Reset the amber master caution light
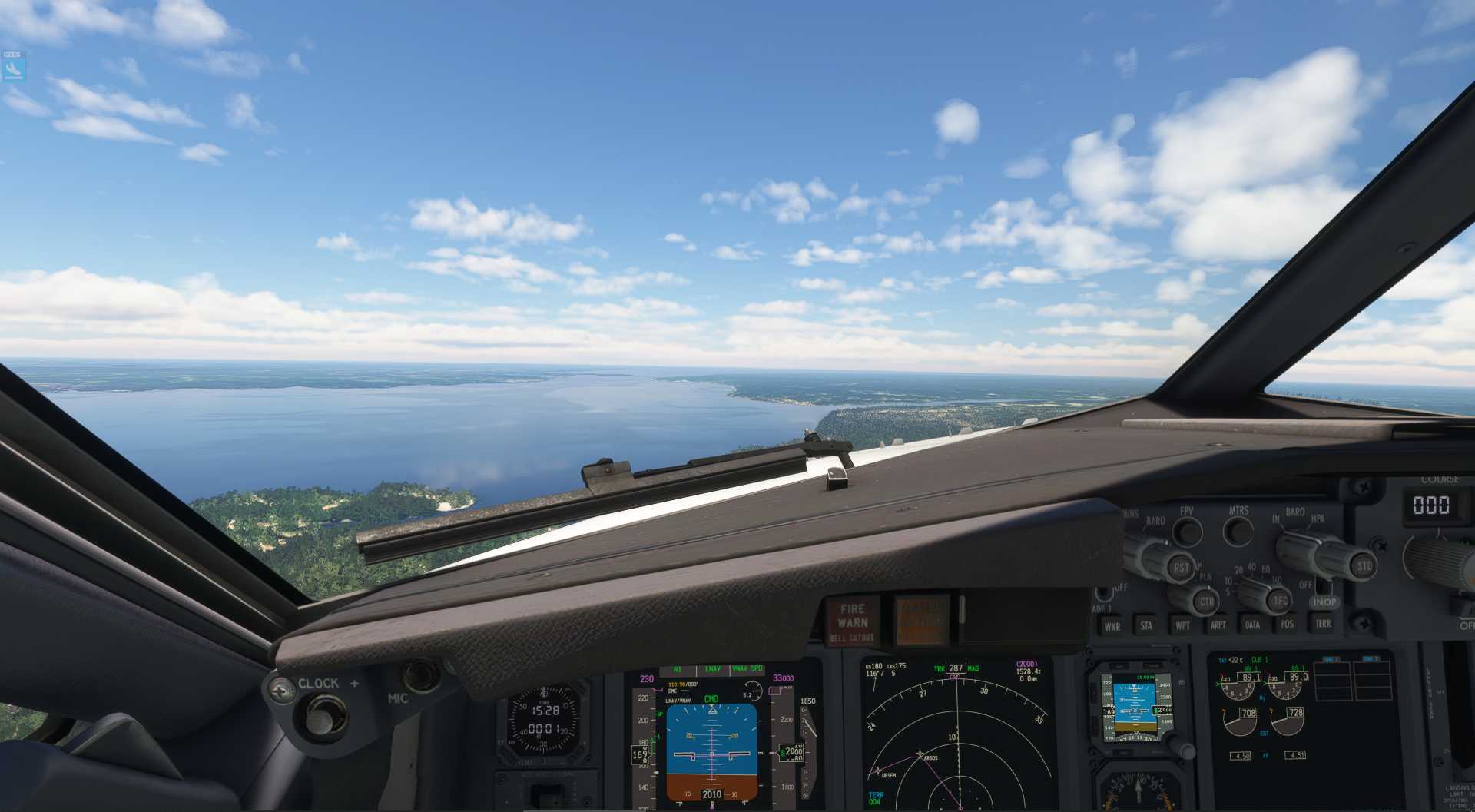 coord(922,619)
